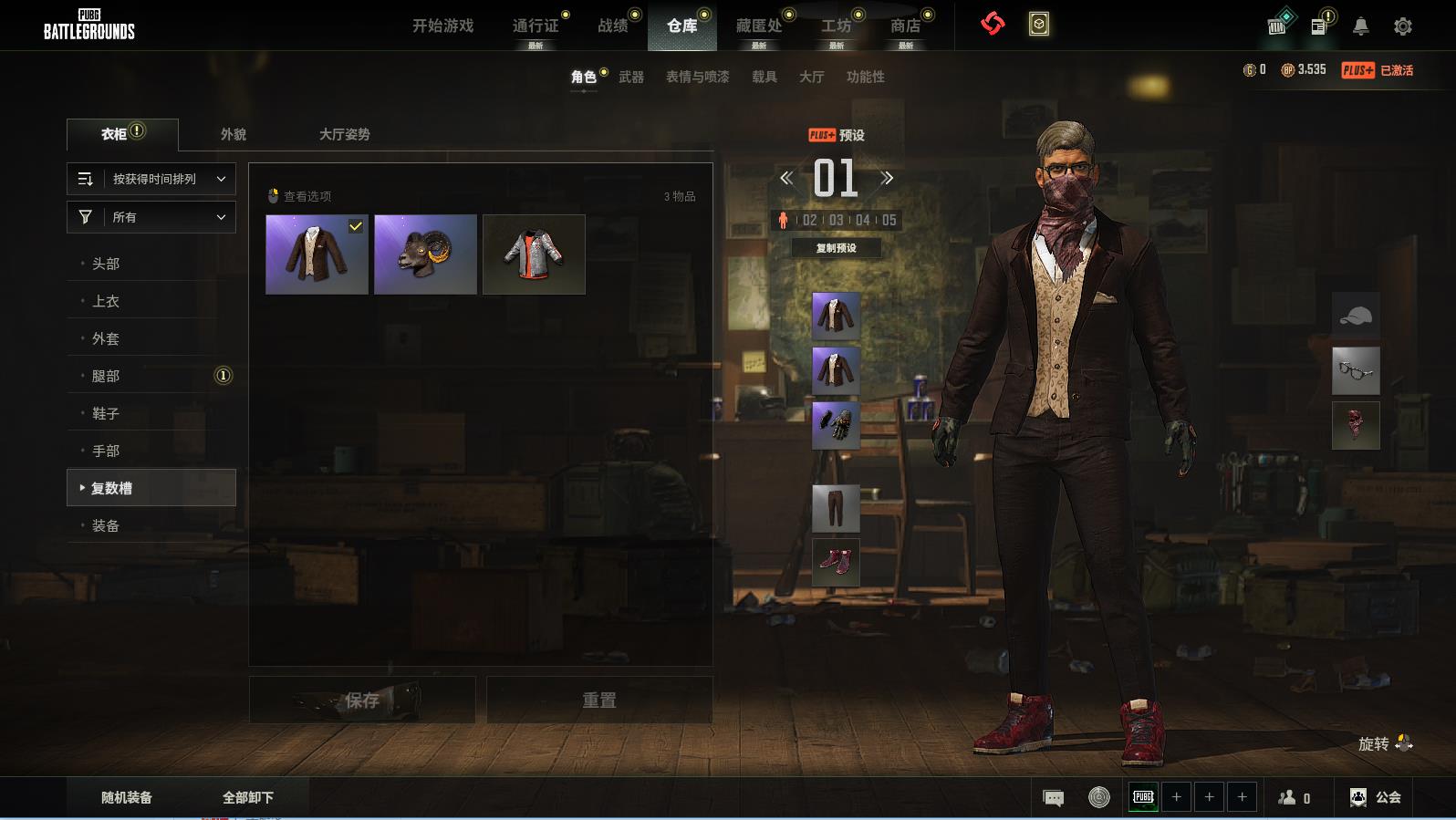The width and height of the screenshot is (1456, 820).
Task: Open the 按获得时间排列 sort dropdown
Action: point(151,179)
